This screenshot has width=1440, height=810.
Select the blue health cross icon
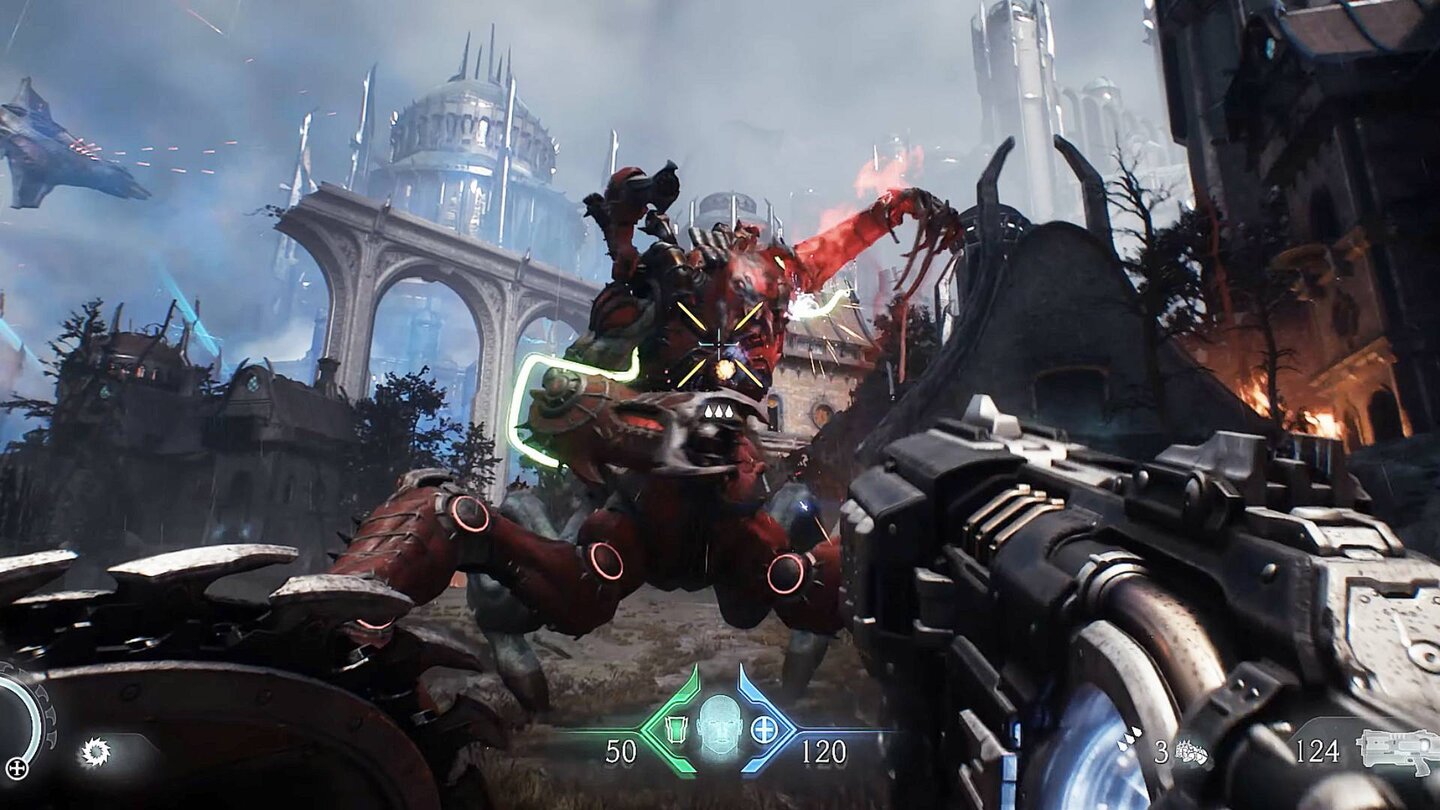[764, 729]
